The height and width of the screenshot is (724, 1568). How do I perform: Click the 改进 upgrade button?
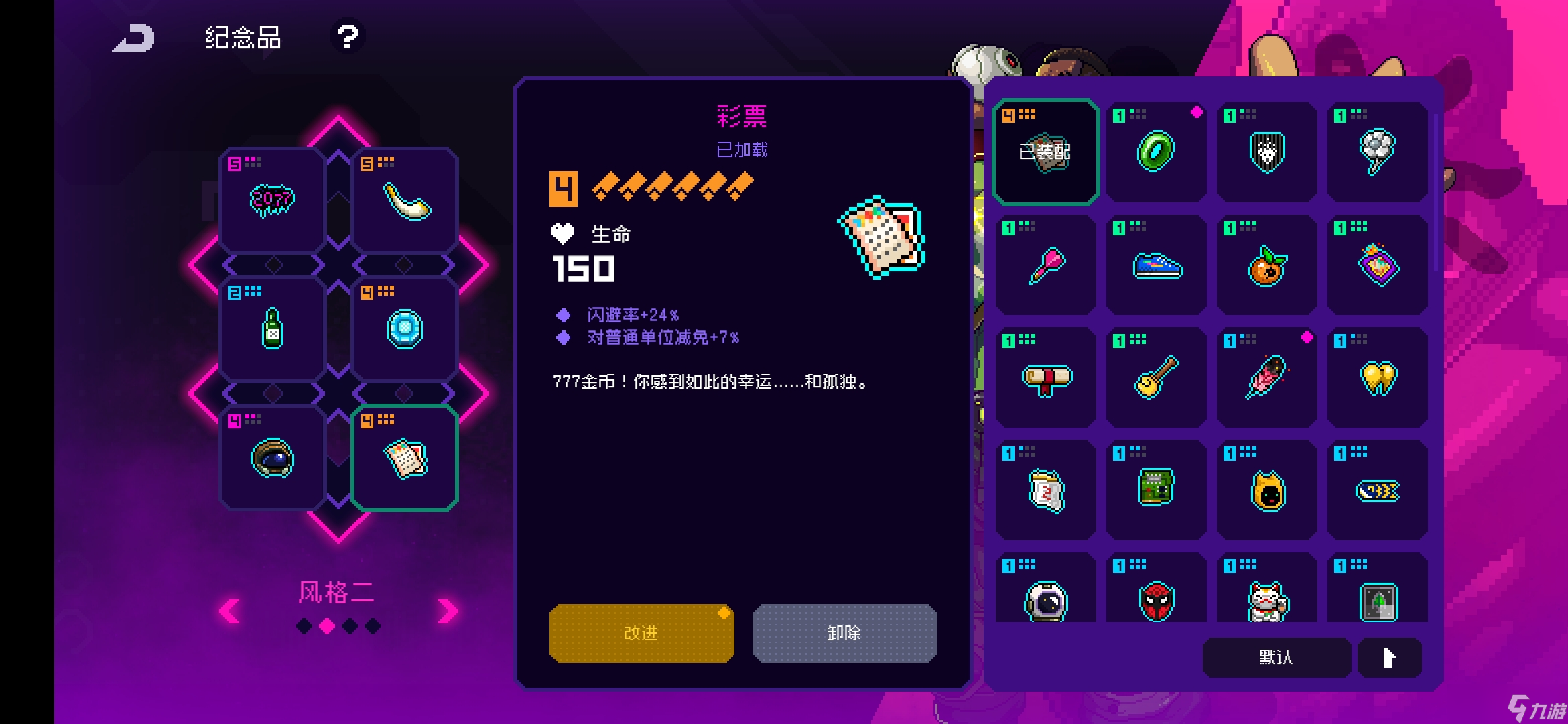(641, 632)
